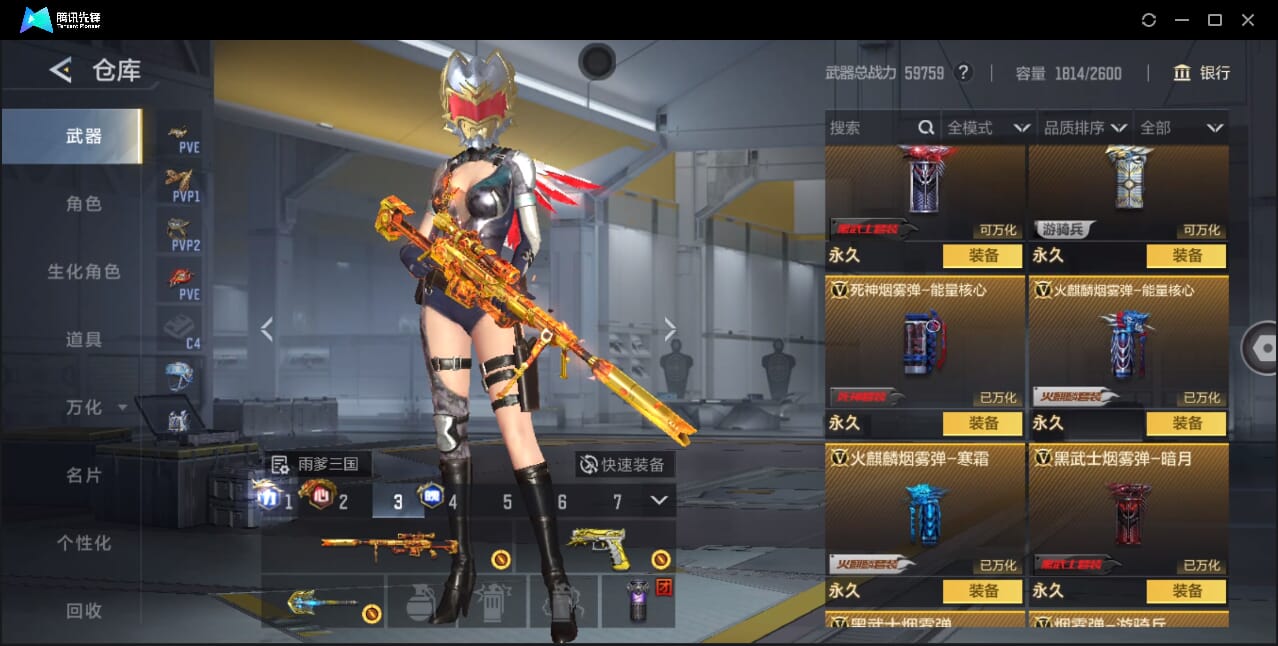Choose the 道具 tab
1278x646 pixels.
click(x=84, y=340)
